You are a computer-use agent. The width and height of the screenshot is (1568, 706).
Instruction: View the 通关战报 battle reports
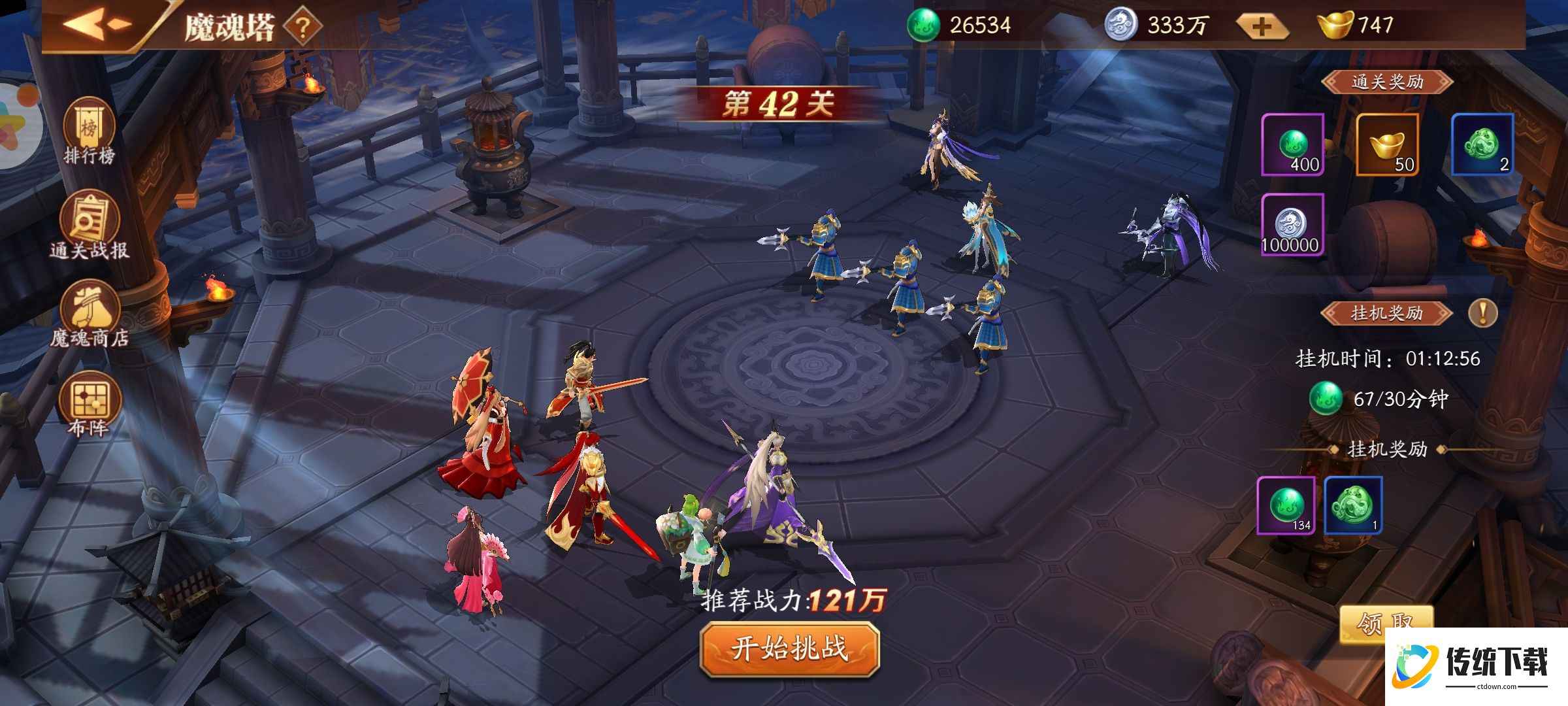(89, 226)
